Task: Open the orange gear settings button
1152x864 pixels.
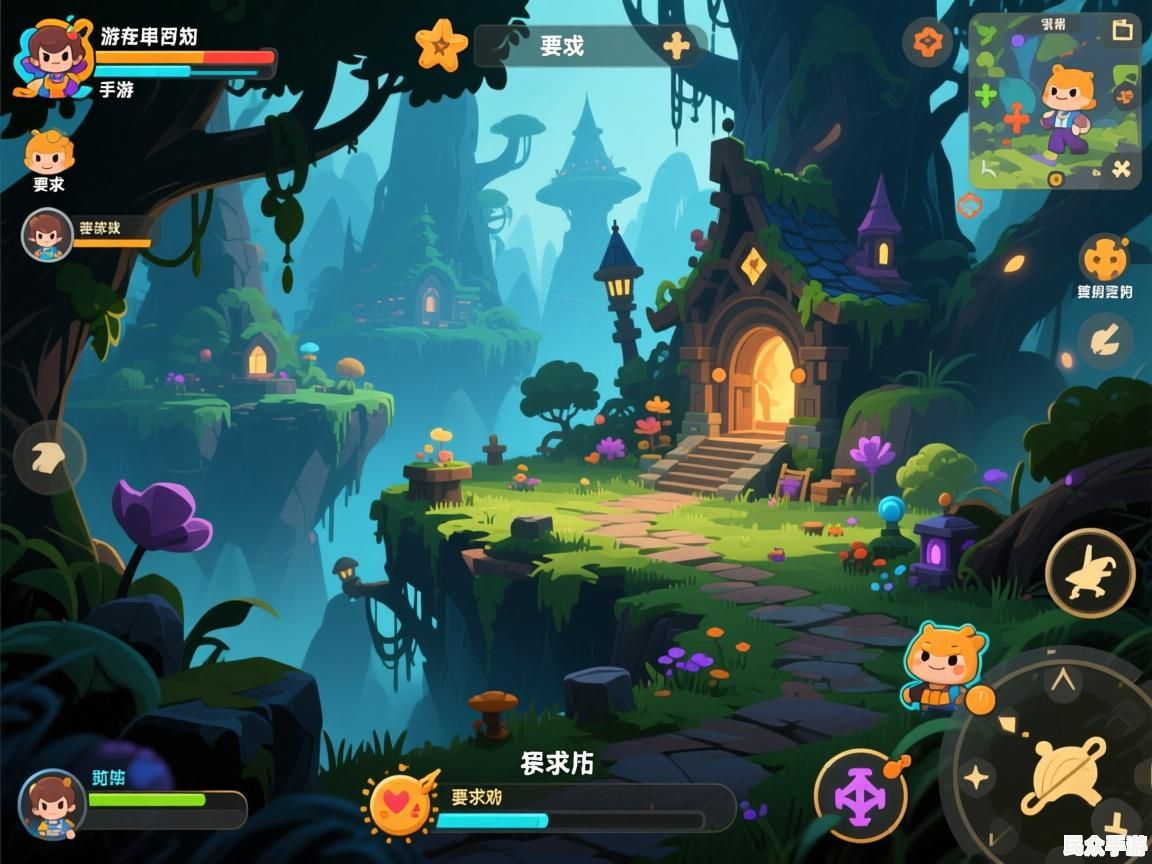Action: pyautogui.click(x=927, y=43)
